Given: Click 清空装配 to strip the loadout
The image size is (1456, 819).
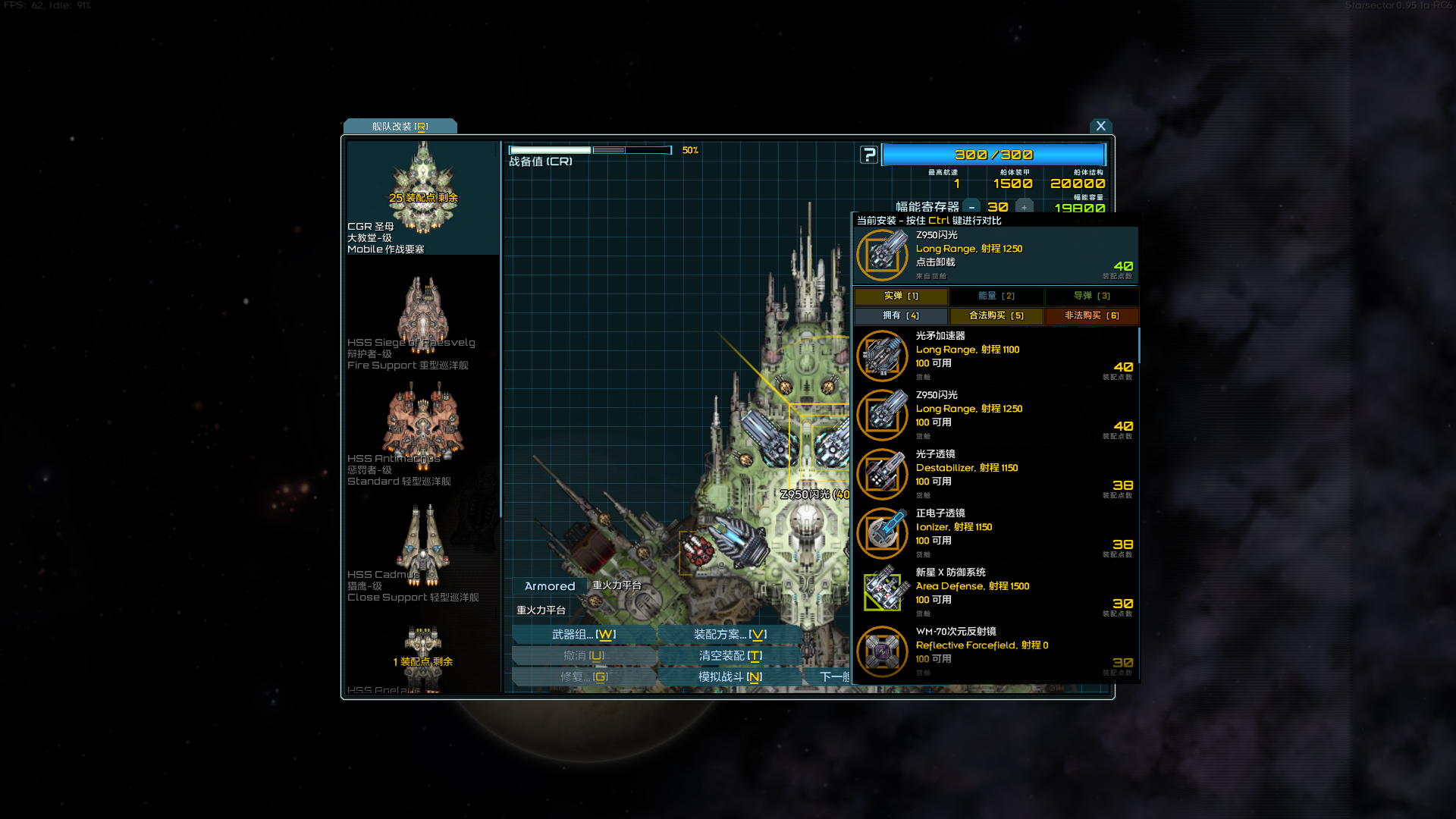Looking at the screenshot, I should (x=730, y=655).
